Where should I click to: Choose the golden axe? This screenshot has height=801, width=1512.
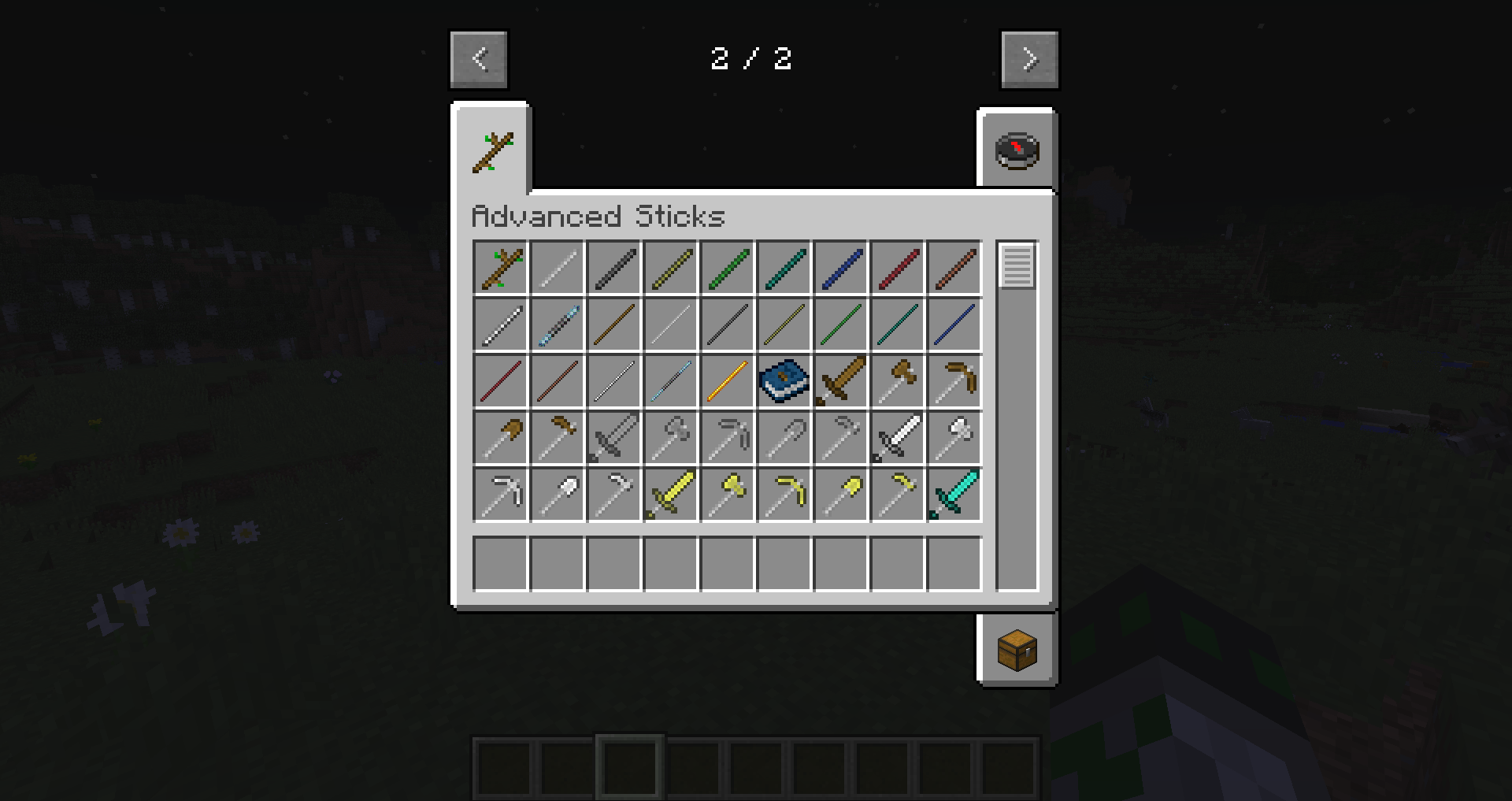click(x=728, y=495)
